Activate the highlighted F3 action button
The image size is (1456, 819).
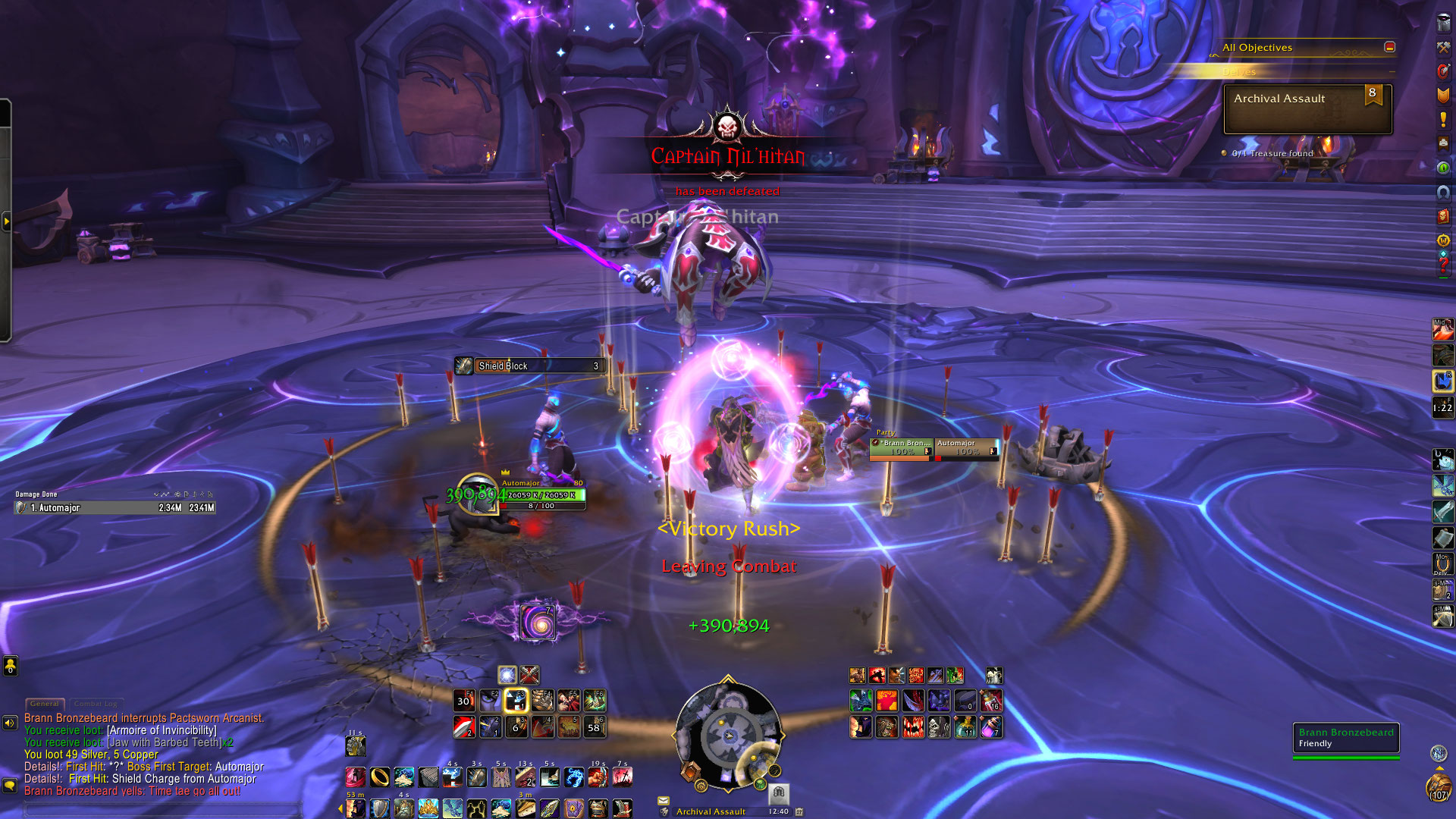[516, 701]
